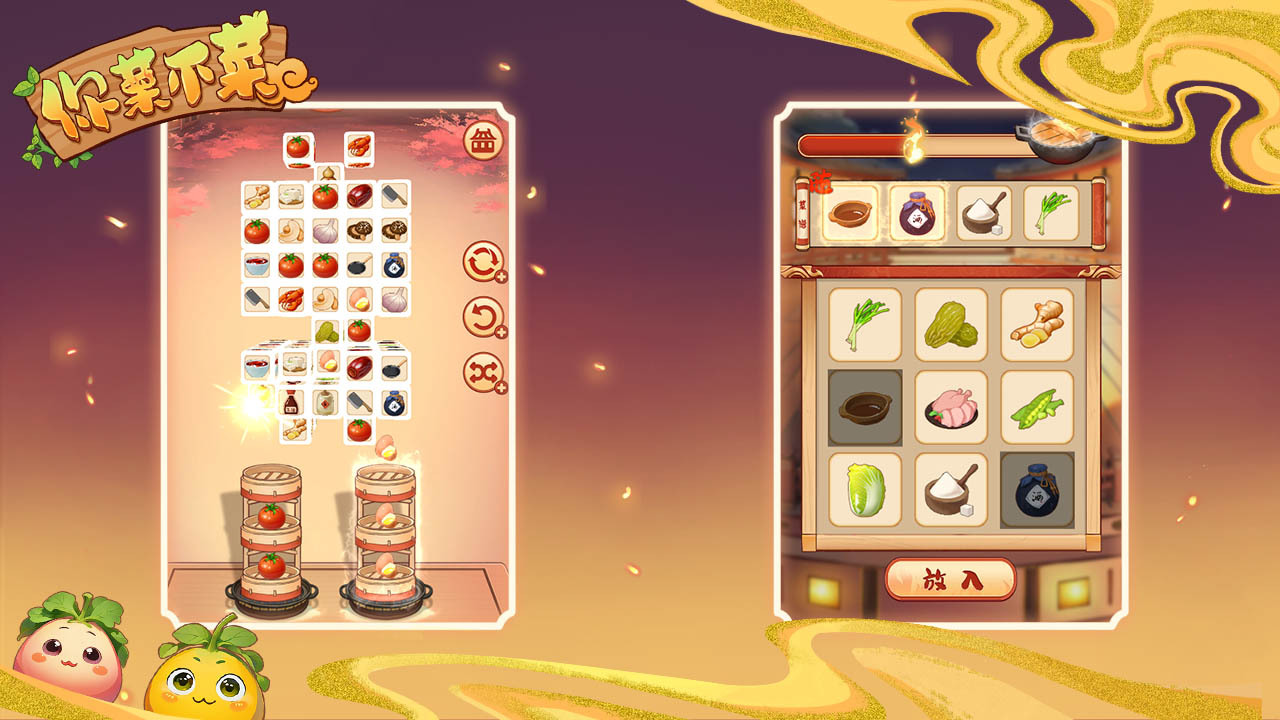Open the pagoda home button

tap(483, 143)
